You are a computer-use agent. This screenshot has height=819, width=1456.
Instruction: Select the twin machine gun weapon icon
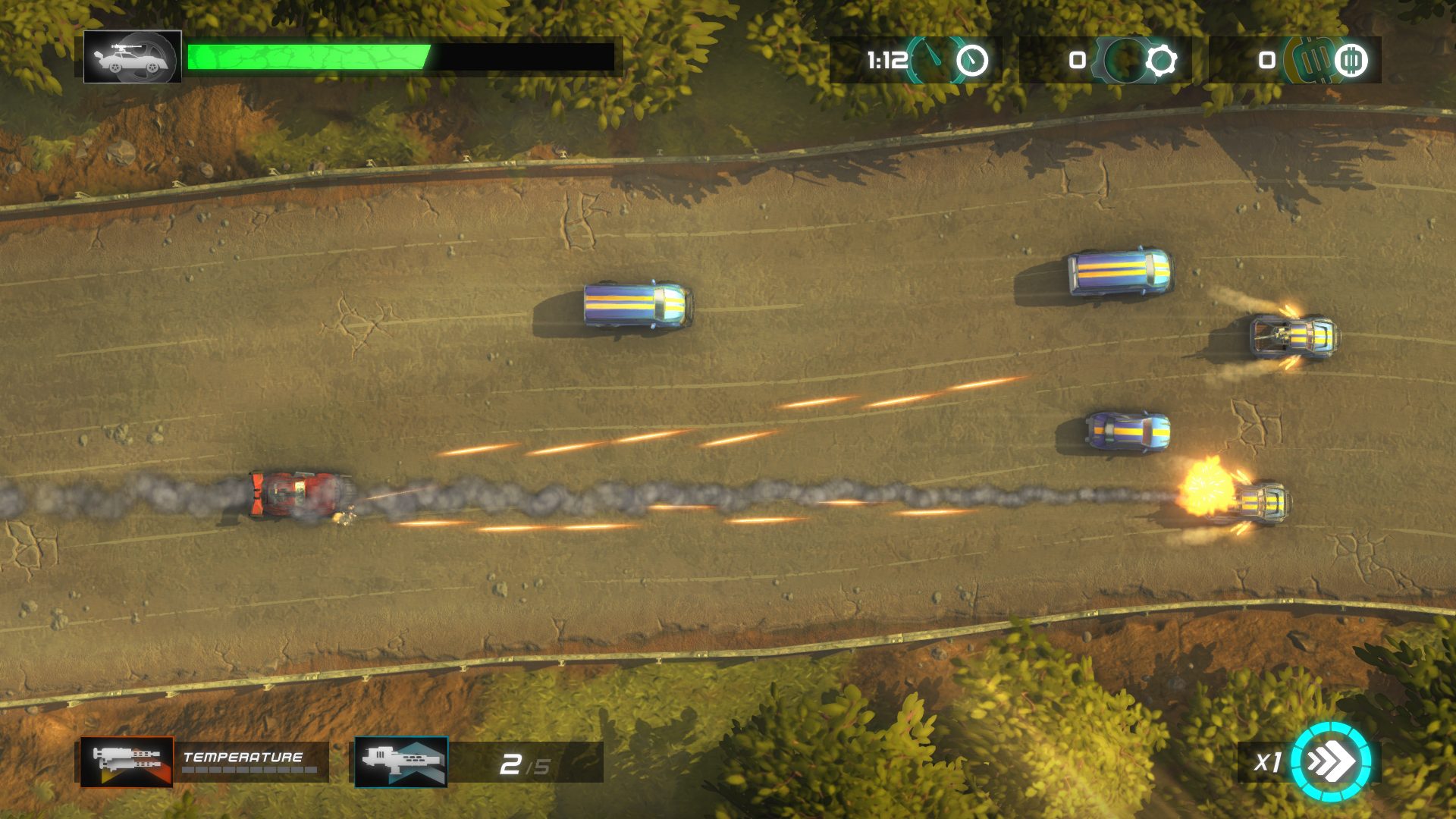[127, 761]
